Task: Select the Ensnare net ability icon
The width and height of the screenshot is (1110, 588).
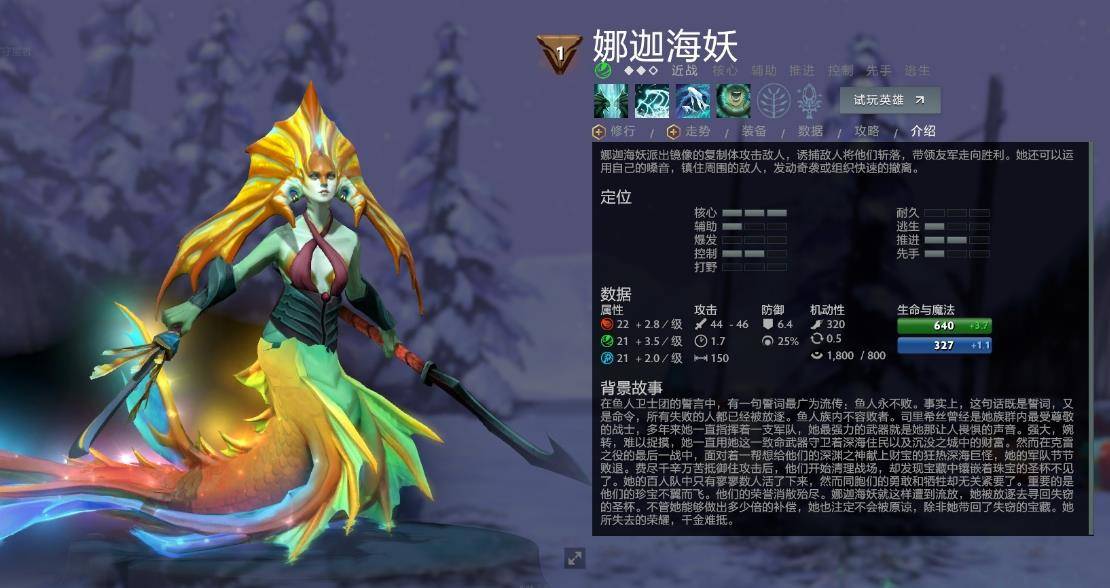Action: pos(652,101)
